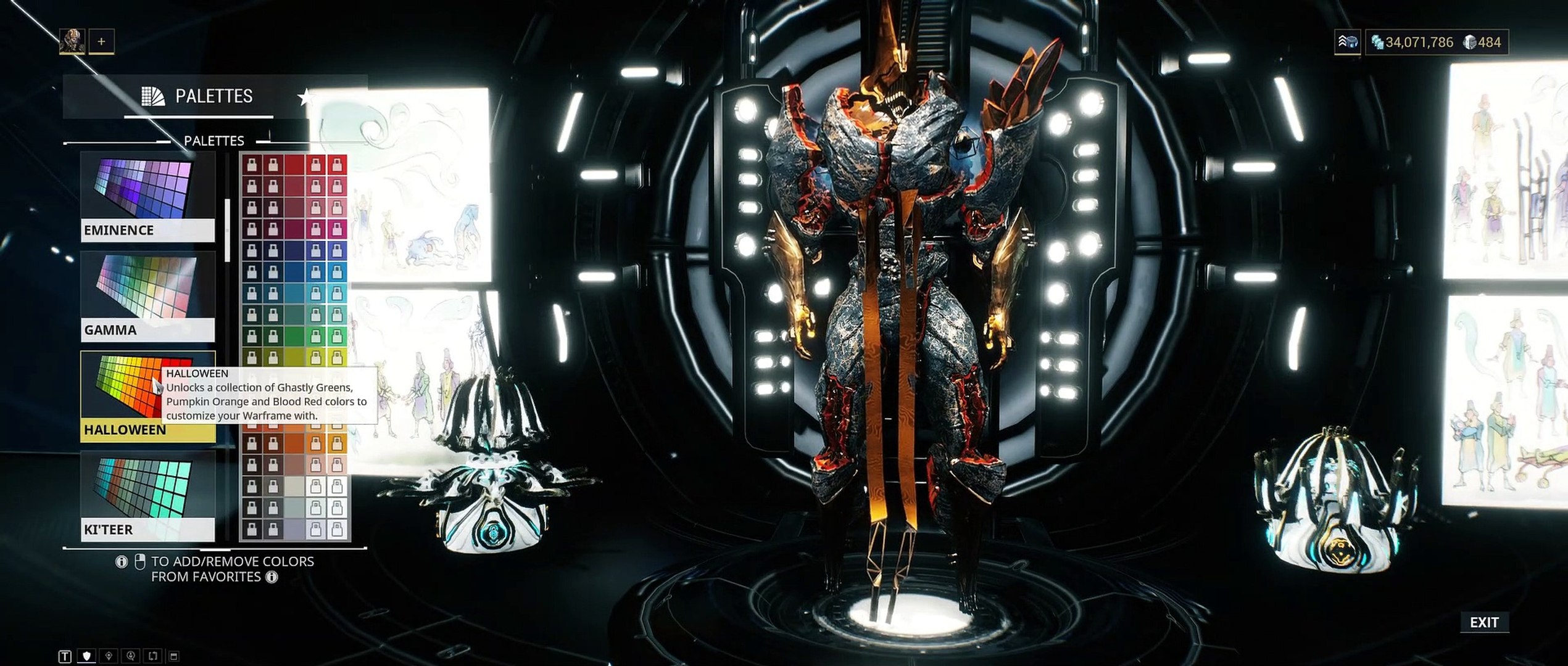The height and width of the screenshot is (666, 1568).
Task: Click the T icon in bottom toolbar
Action: [65, 656]
